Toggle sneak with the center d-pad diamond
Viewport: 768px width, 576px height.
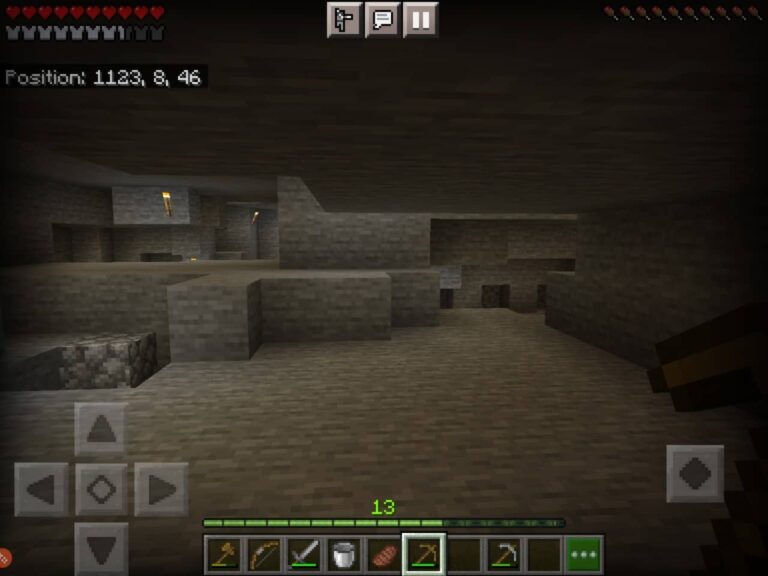tap(101, 490)
